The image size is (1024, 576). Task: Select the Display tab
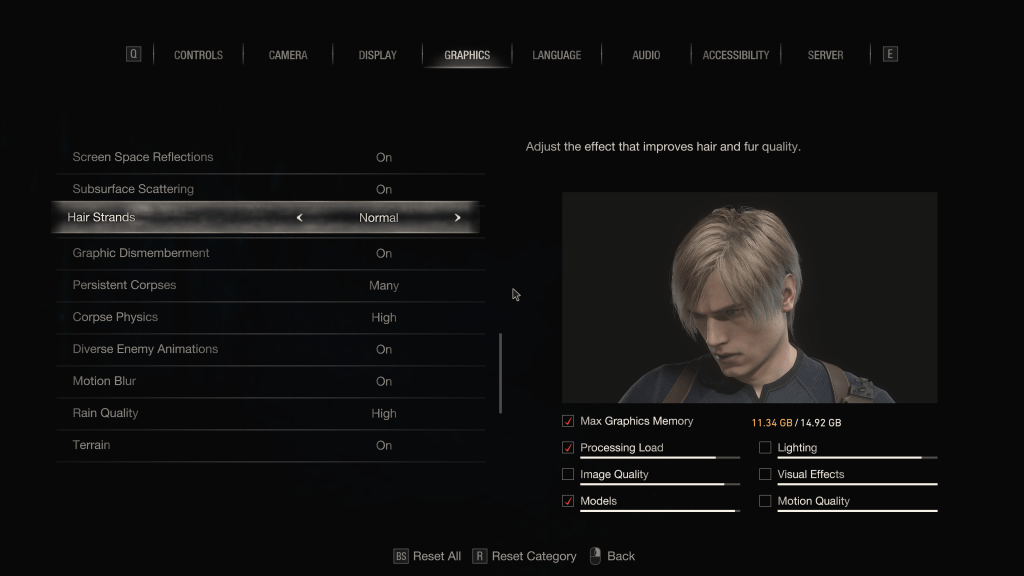(377, 55)
